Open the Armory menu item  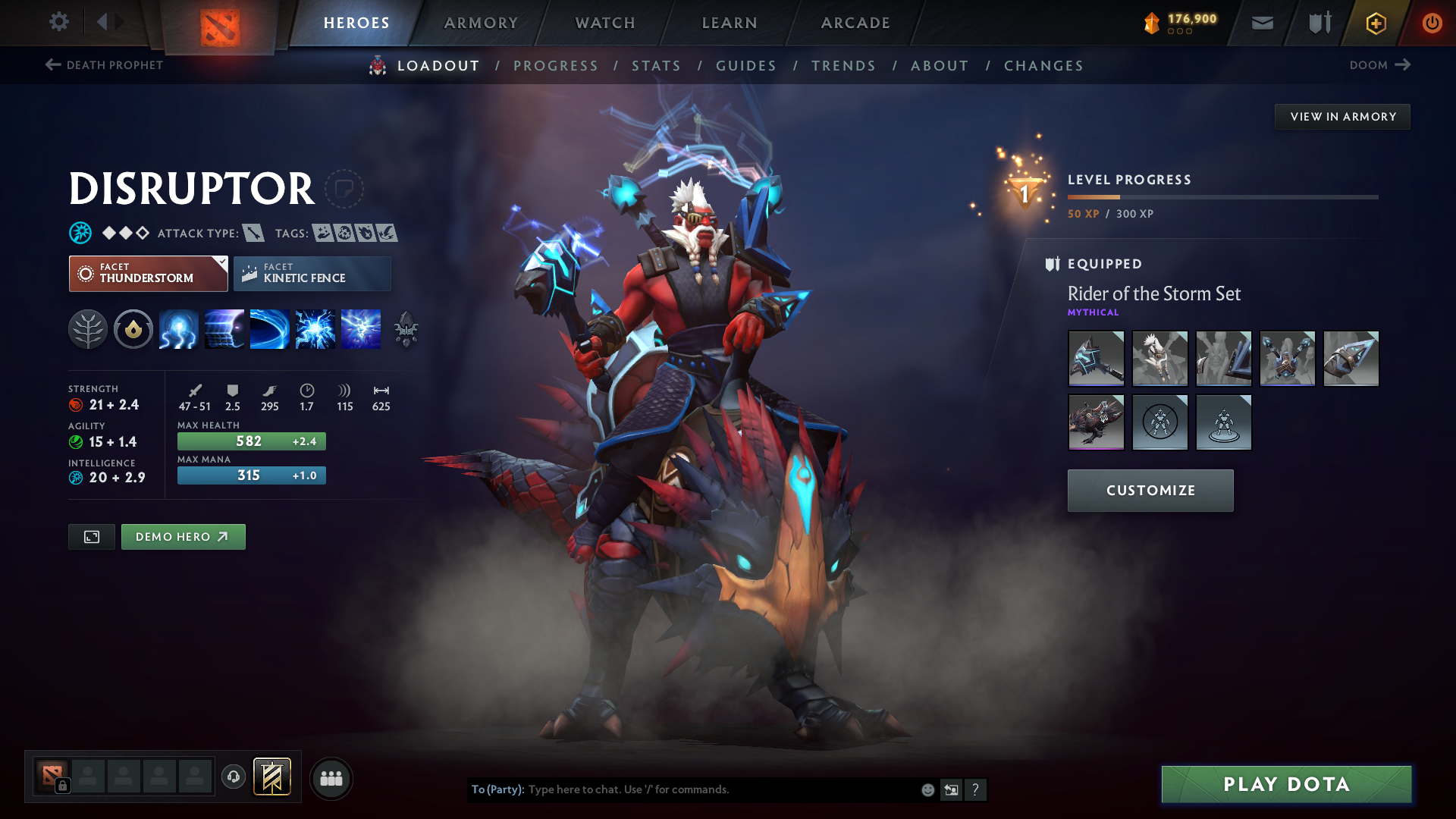click(480, 23)
